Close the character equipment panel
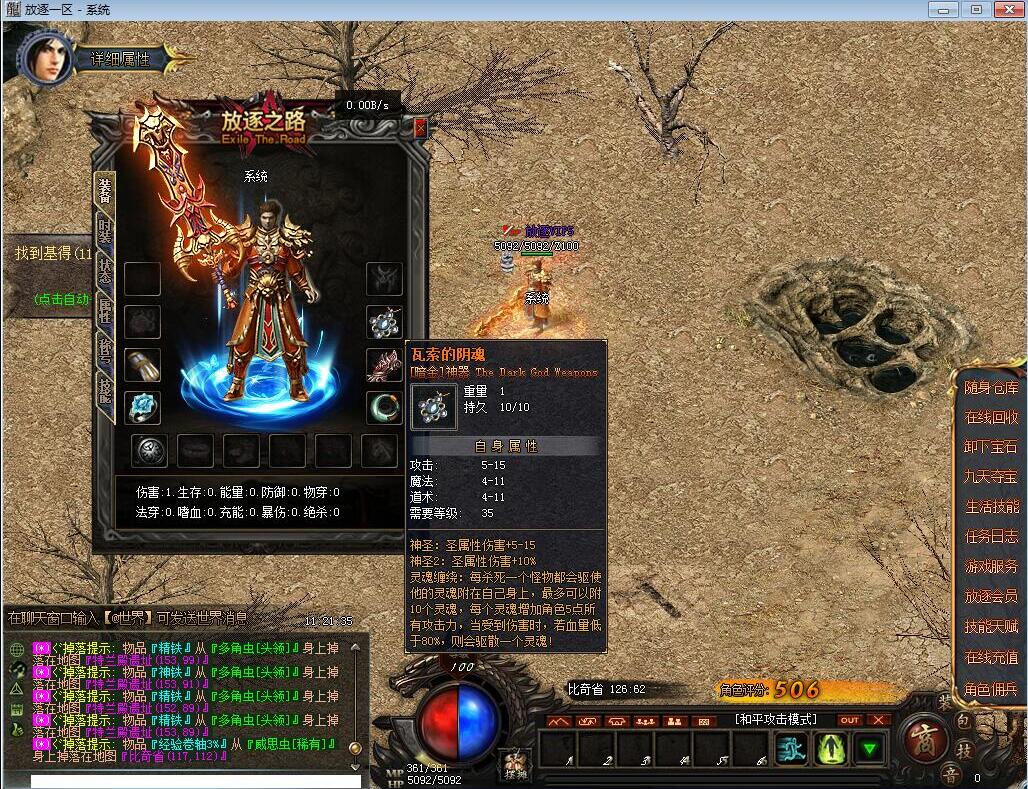Screen dimensions: 1028x789 (420, 128)
